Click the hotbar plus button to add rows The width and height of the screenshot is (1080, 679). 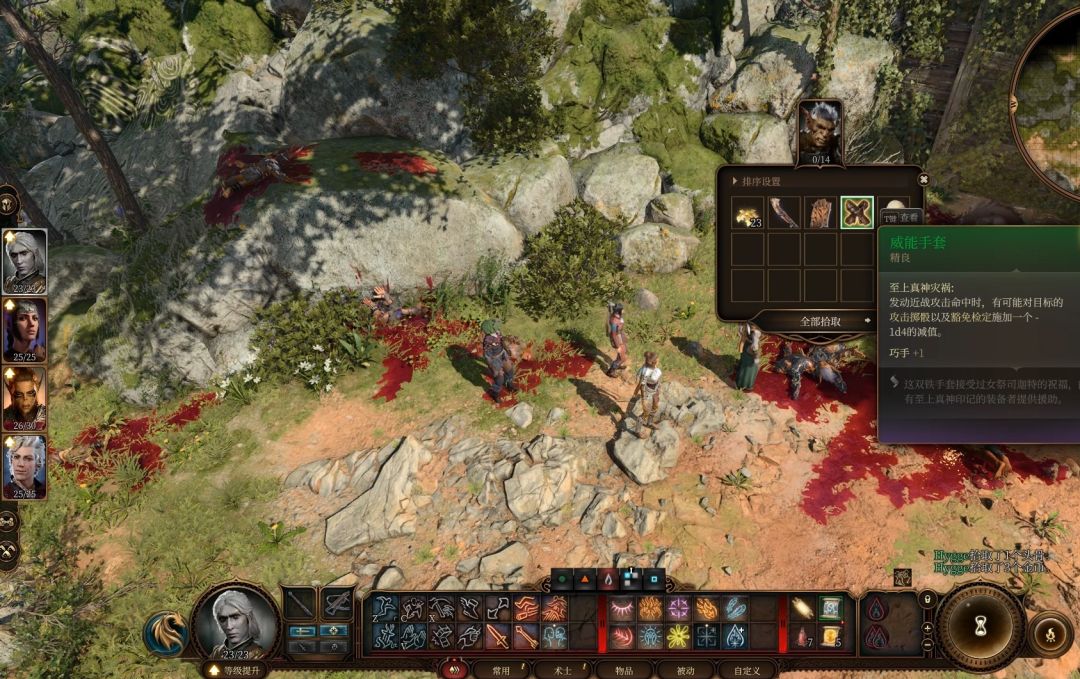tap(927, 628)
